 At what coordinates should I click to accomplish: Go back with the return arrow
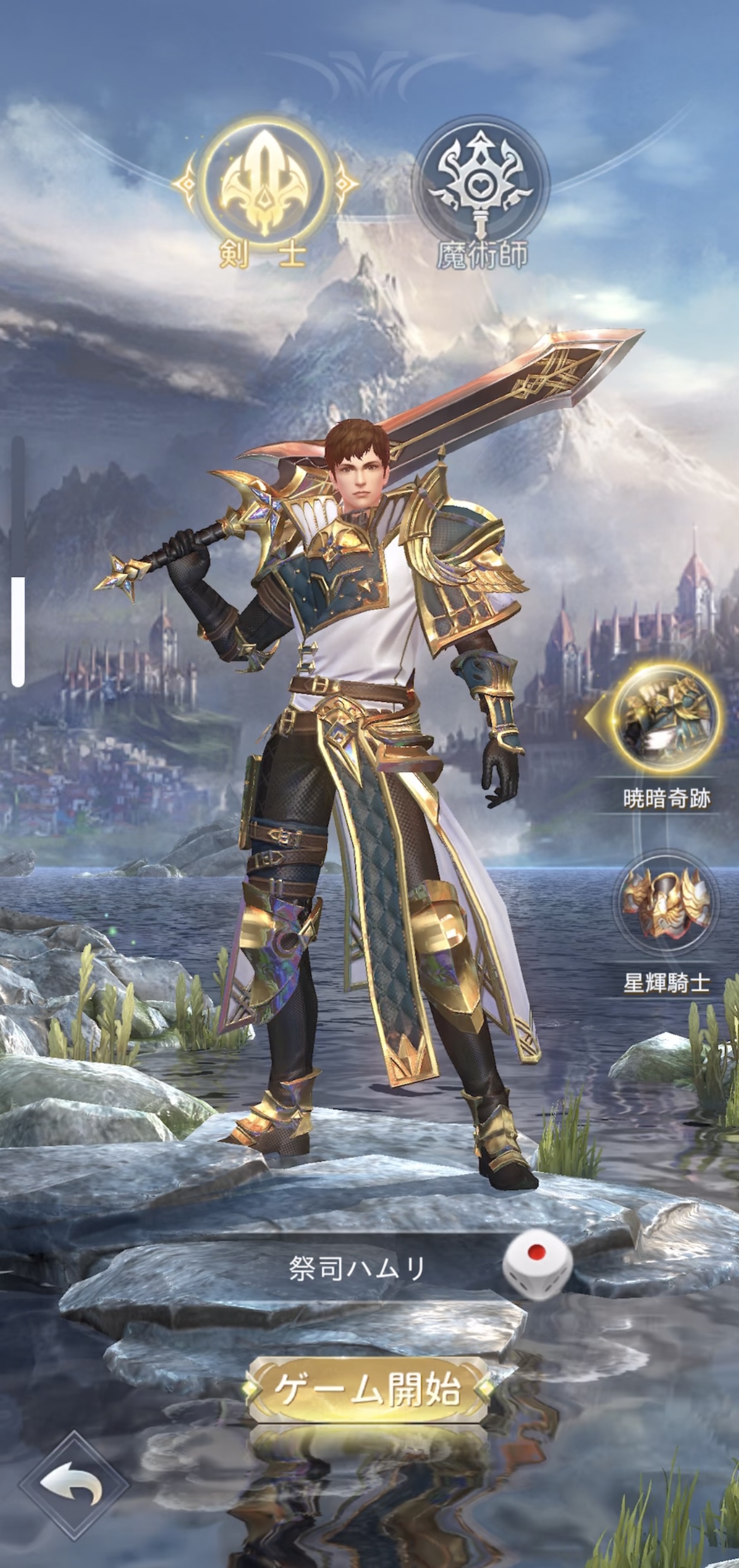point(73,1498)
